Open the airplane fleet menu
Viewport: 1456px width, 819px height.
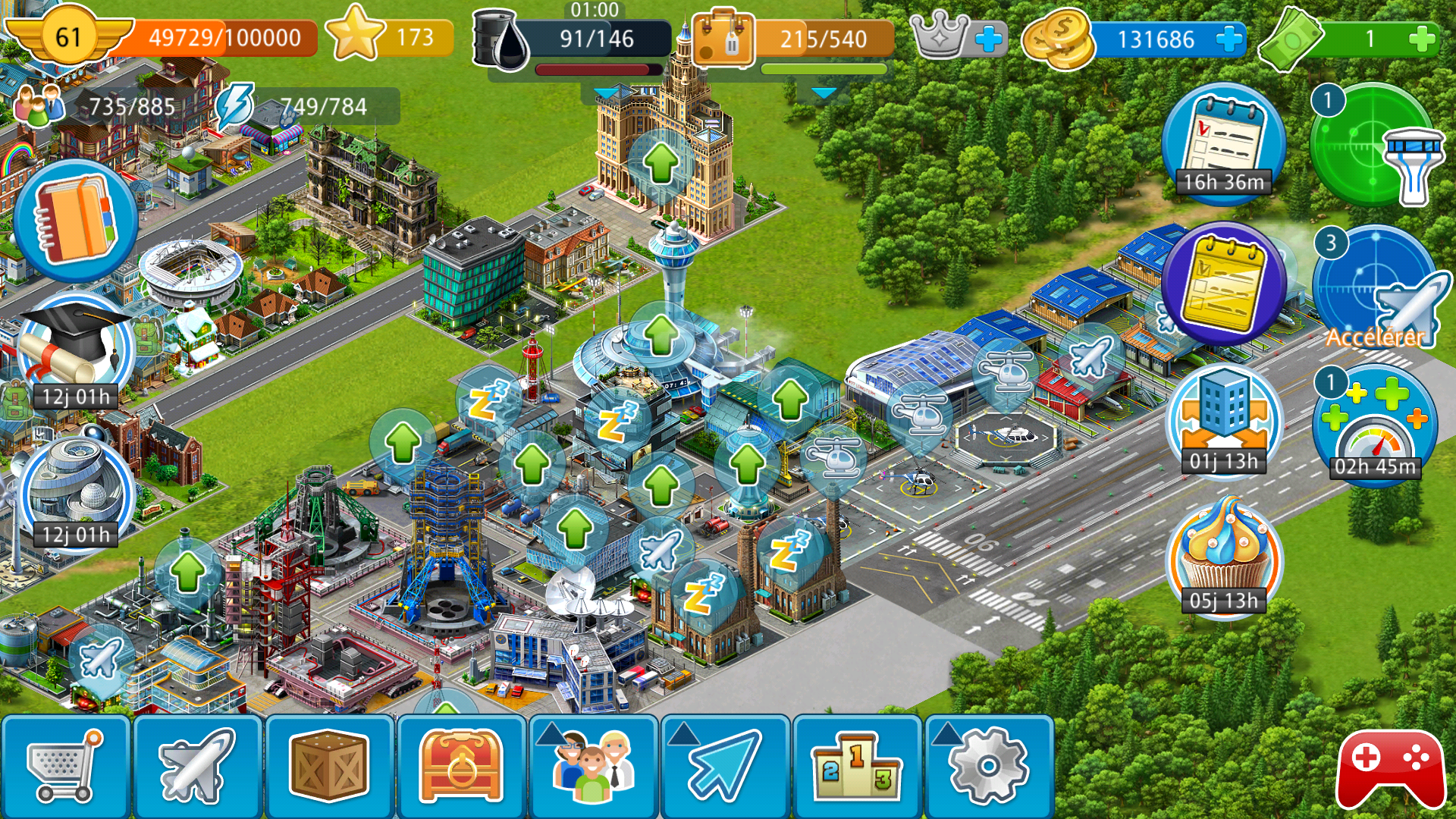coord(197,766)
